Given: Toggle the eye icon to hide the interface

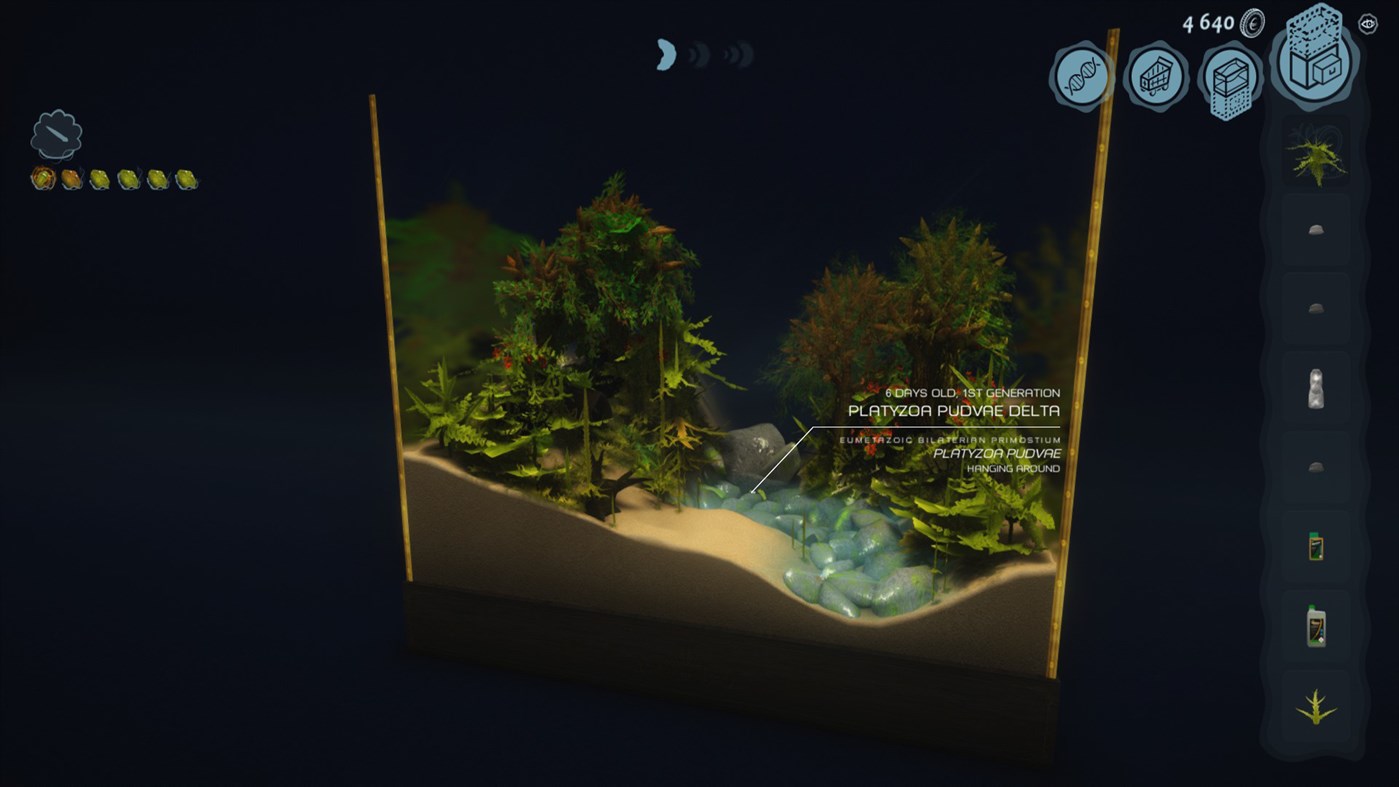Looking at the screenshot, I should [x=1368, y=22].
